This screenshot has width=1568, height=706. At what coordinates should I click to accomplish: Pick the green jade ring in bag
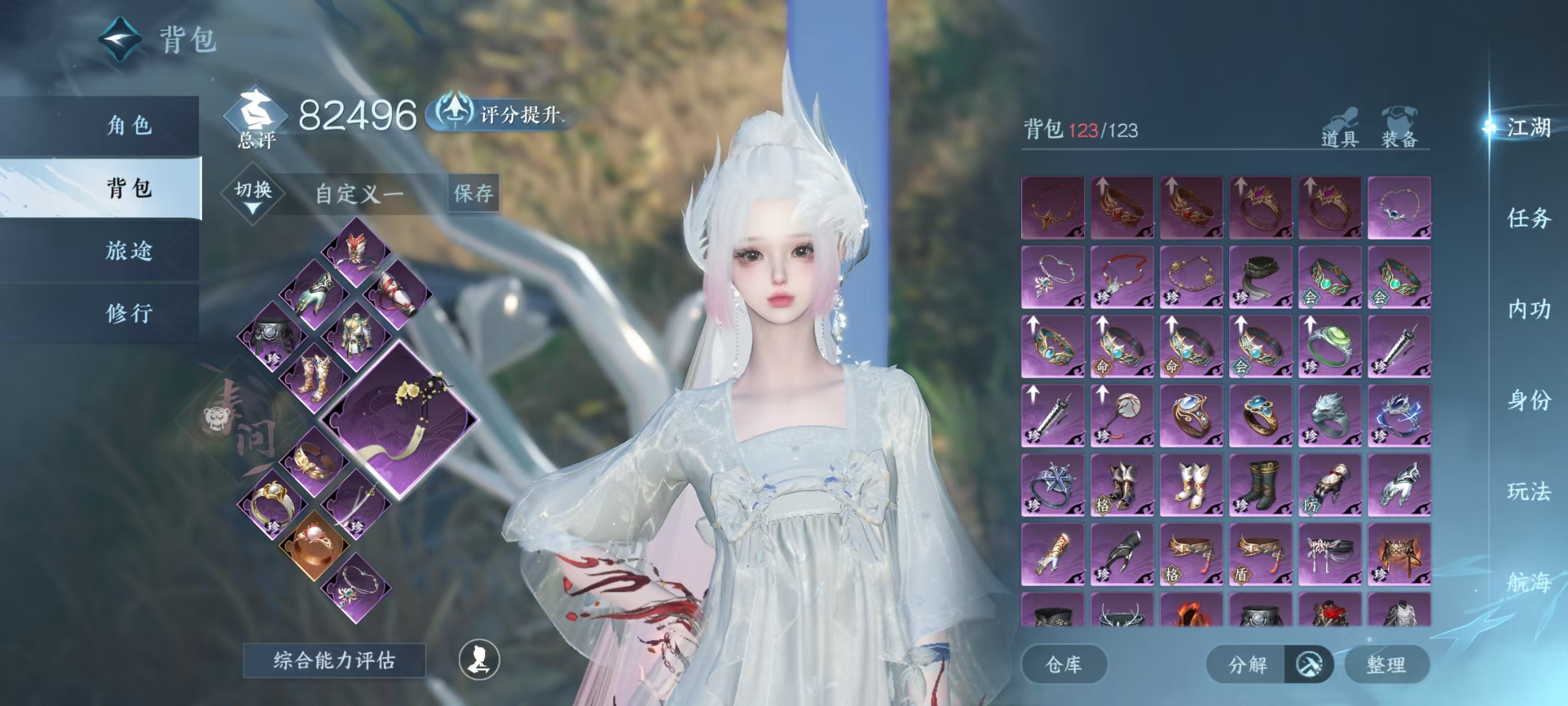pyautogui.click(x=1329, y=346)
